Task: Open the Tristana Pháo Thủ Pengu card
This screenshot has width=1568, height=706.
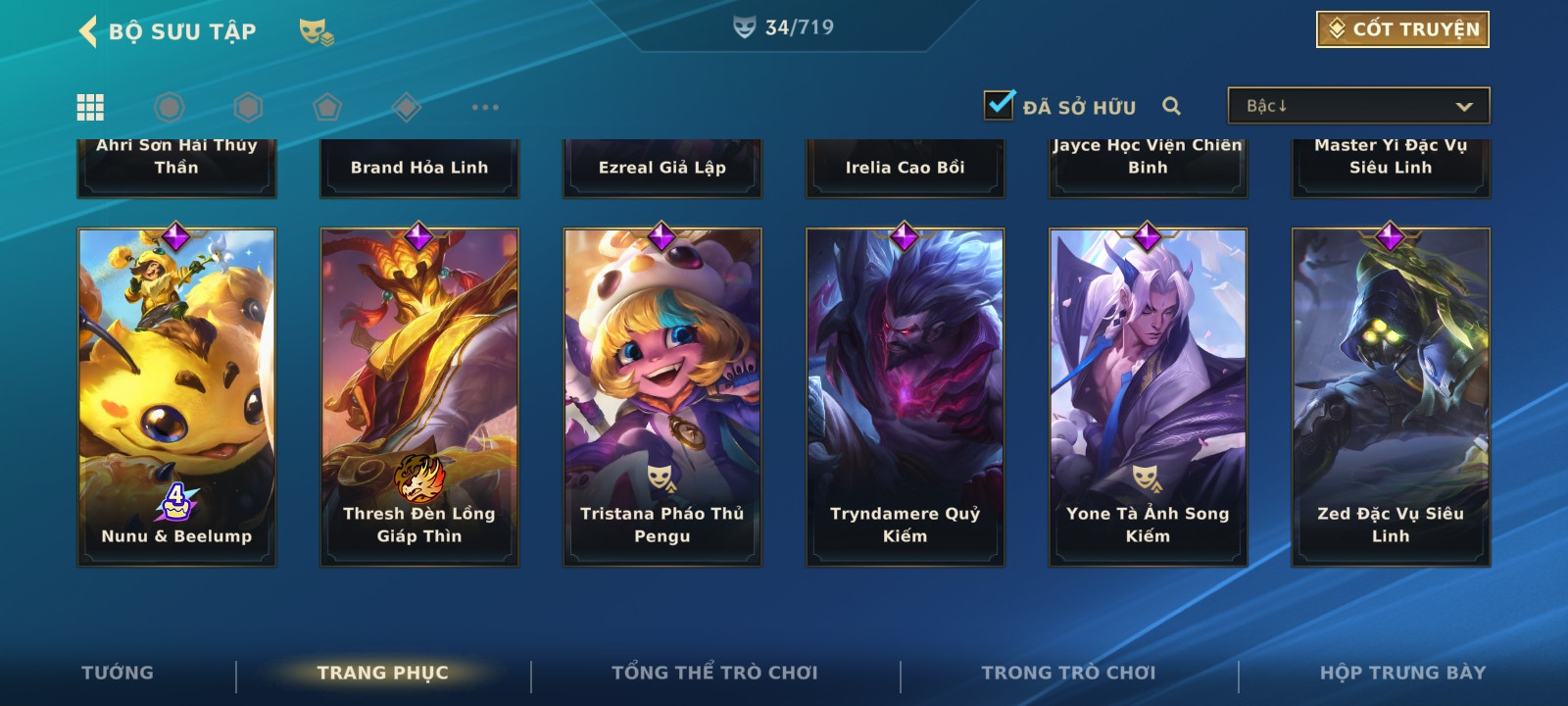Action: pyautogui.click(x=662, y=397)
